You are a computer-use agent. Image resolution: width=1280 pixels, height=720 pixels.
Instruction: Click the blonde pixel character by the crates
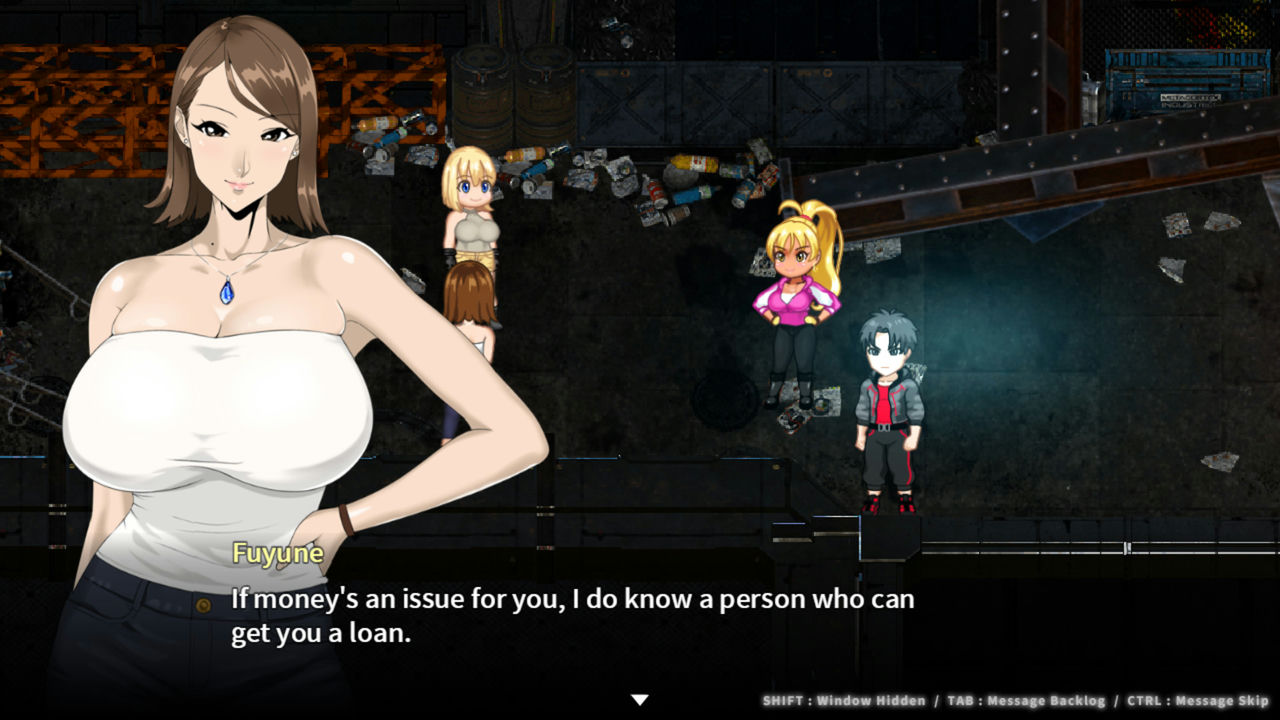coord(470,200)
